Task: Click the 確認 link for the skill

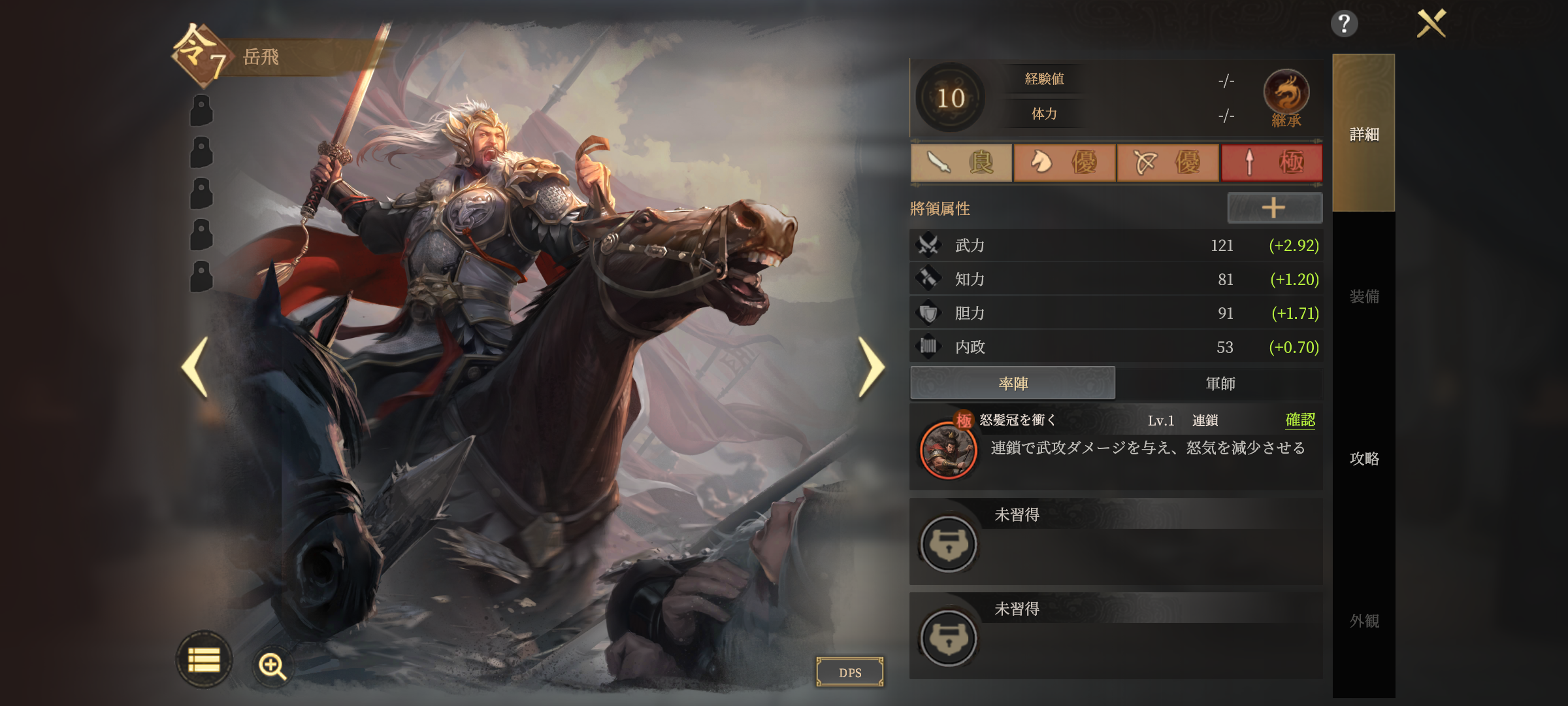Action: click(1300, 420)
